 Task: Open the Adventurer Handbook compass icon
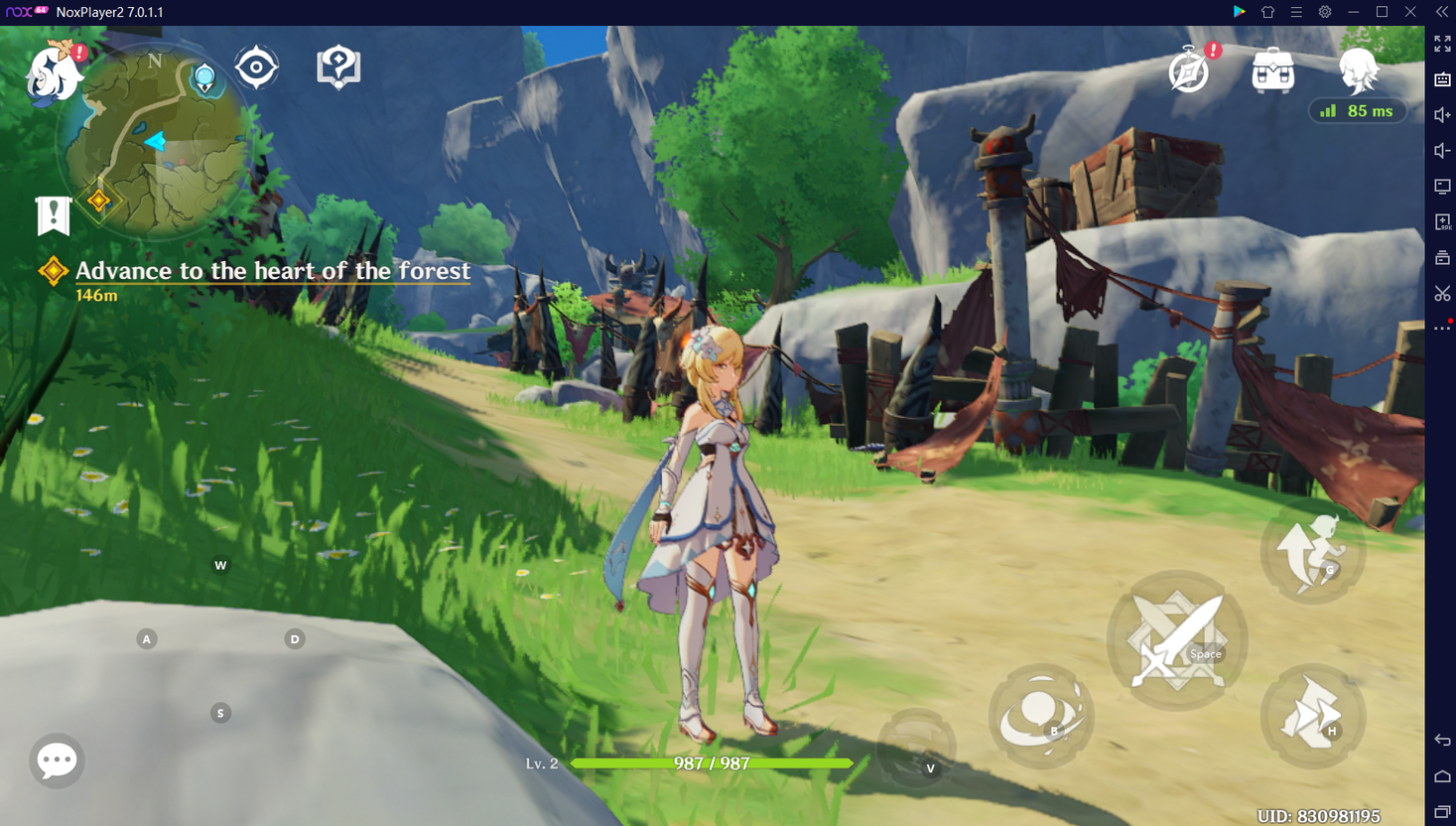point(1189,70)
